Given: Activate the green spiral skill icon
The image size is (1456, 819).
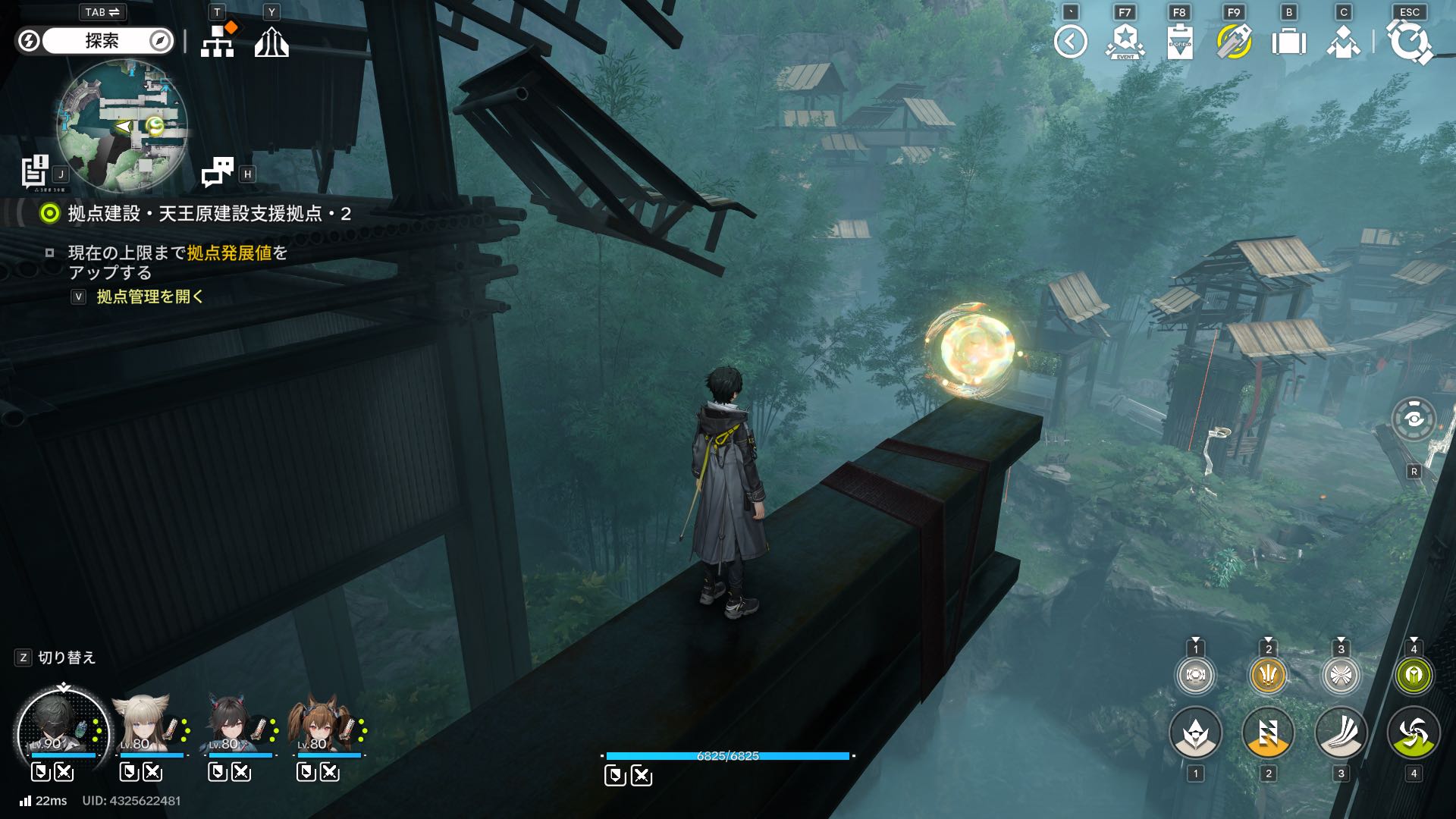Looking at the screenshot, I should coord(1414,733).
